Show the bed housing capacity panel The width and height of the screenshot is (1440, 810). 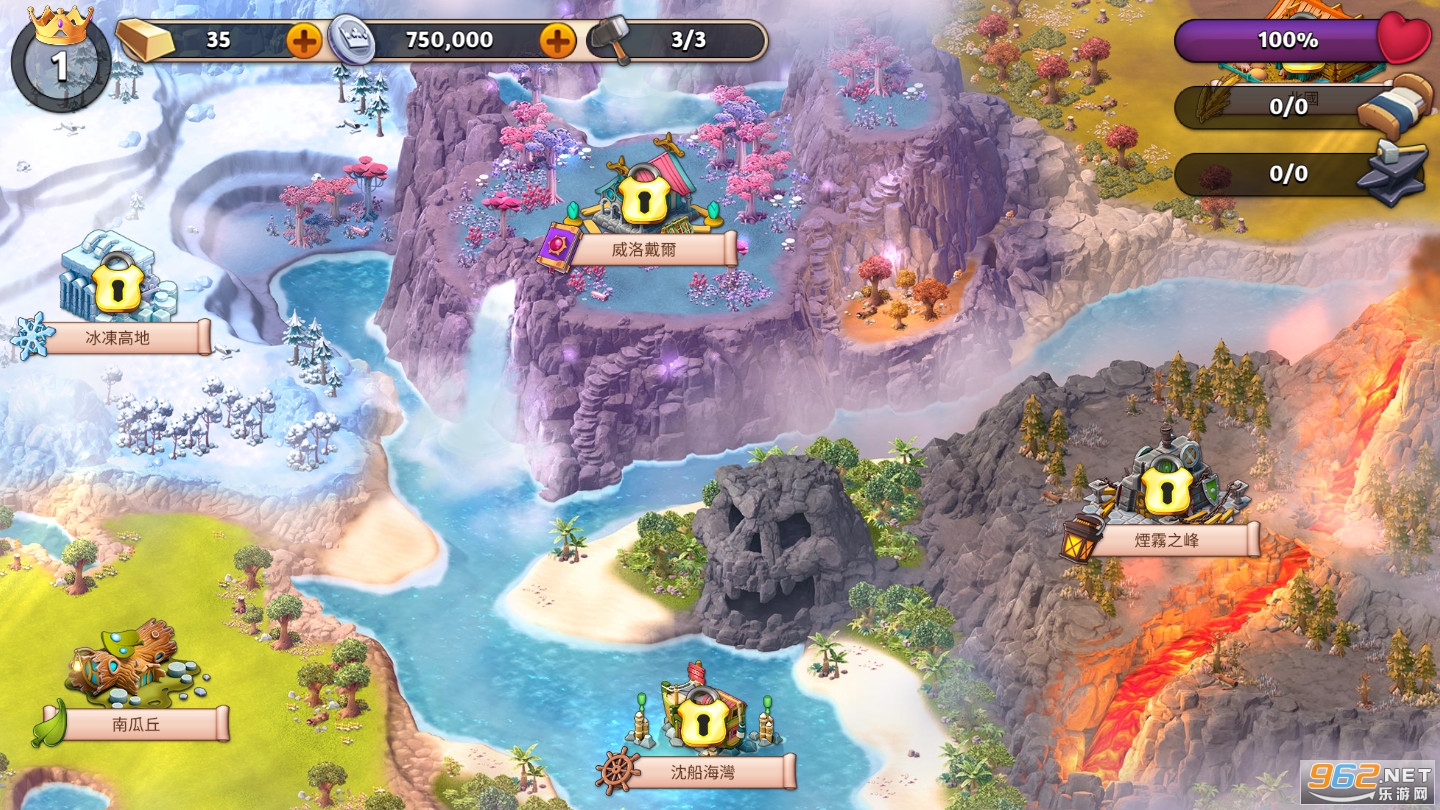[x=1300, y=106]
